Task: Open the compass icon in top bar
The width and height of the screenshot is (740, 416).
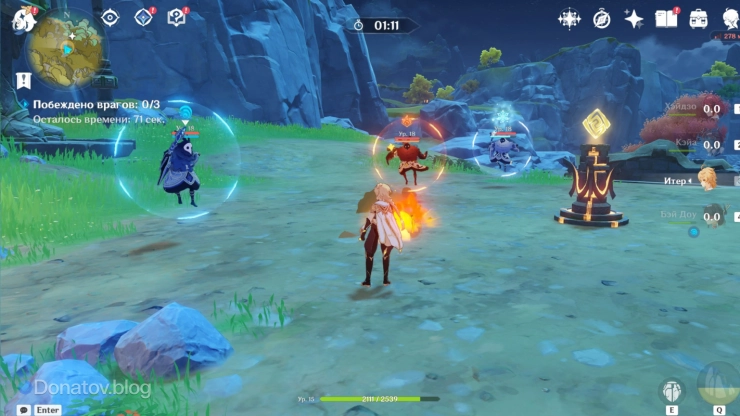Action: point(601,18)
